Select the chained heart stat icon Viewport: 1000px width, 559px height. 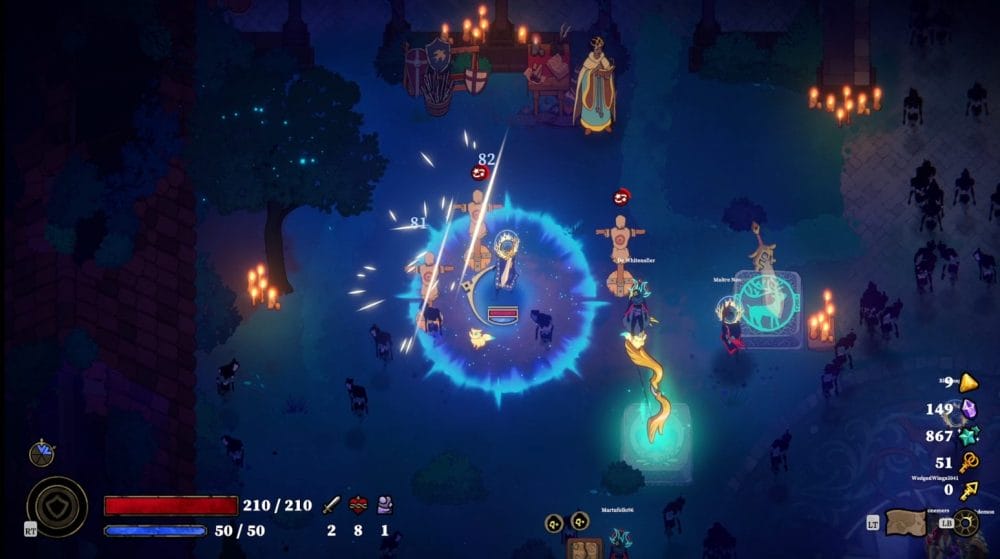pyautogui.click(x=358, y=505)
